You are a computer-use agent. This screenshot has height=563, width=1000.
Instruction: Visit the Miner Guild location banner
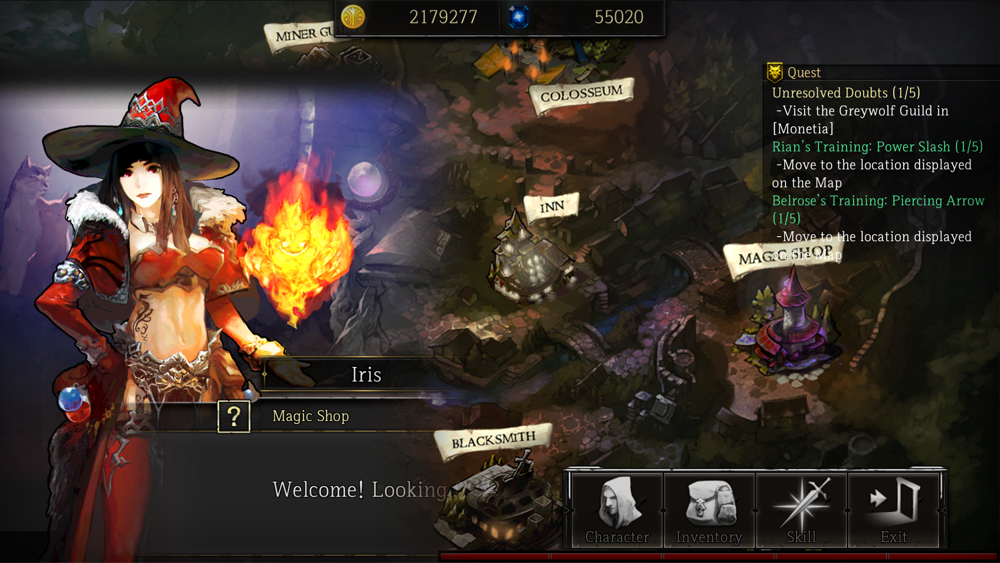coord(301,35)
